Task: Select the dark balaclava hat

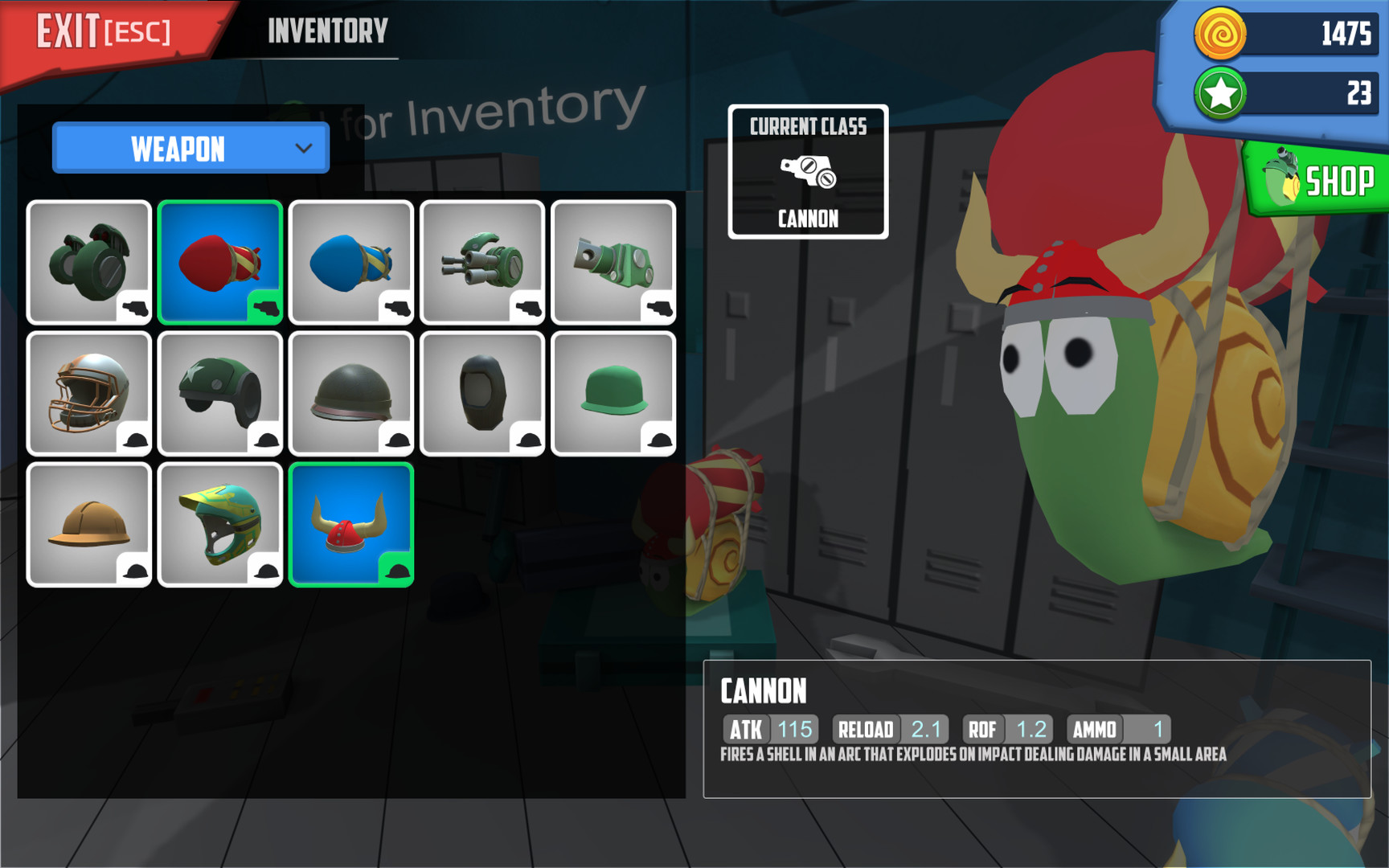Action: point(482,391)
